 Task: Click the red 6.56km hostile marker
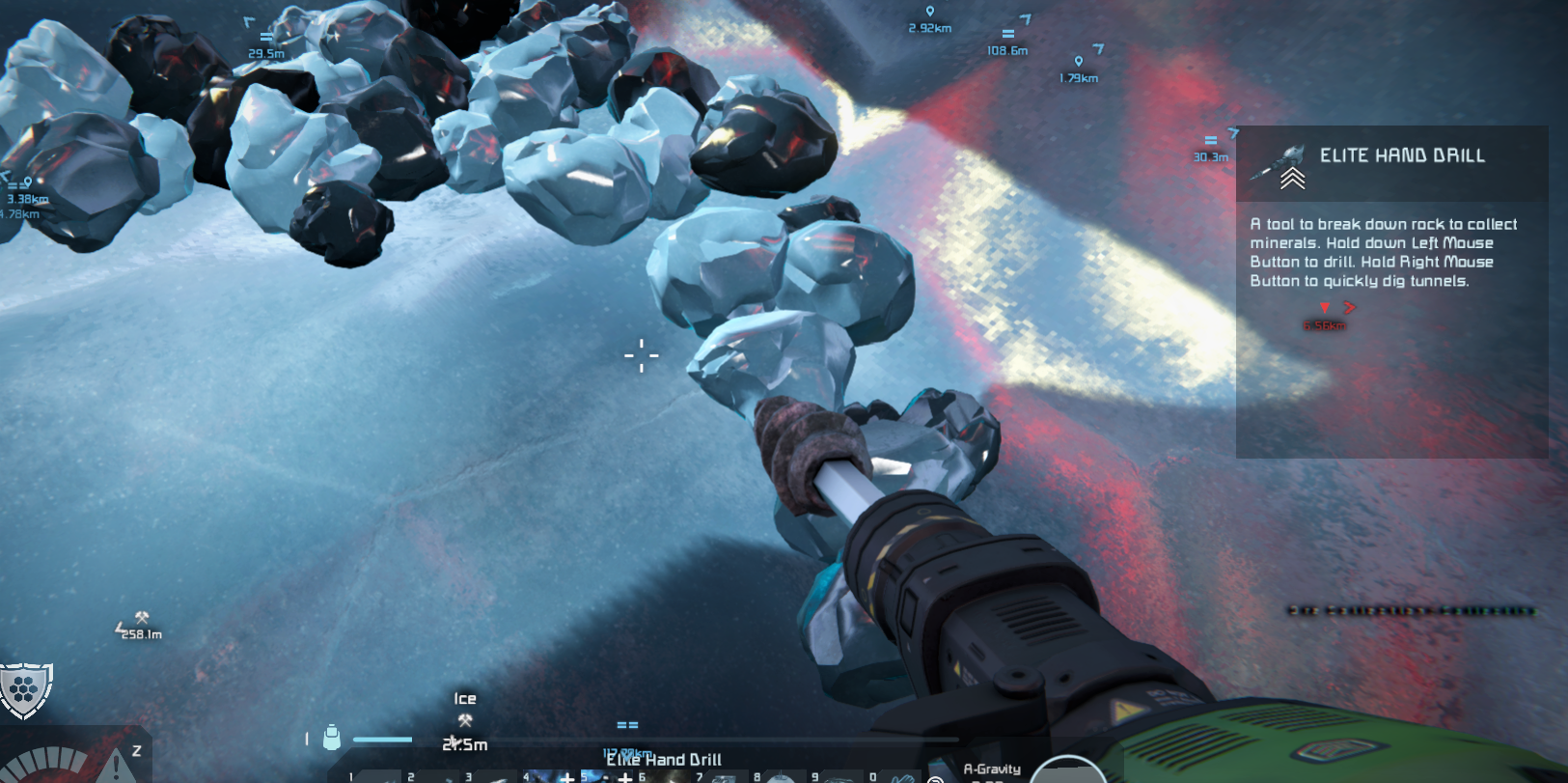click(1325, 308)
